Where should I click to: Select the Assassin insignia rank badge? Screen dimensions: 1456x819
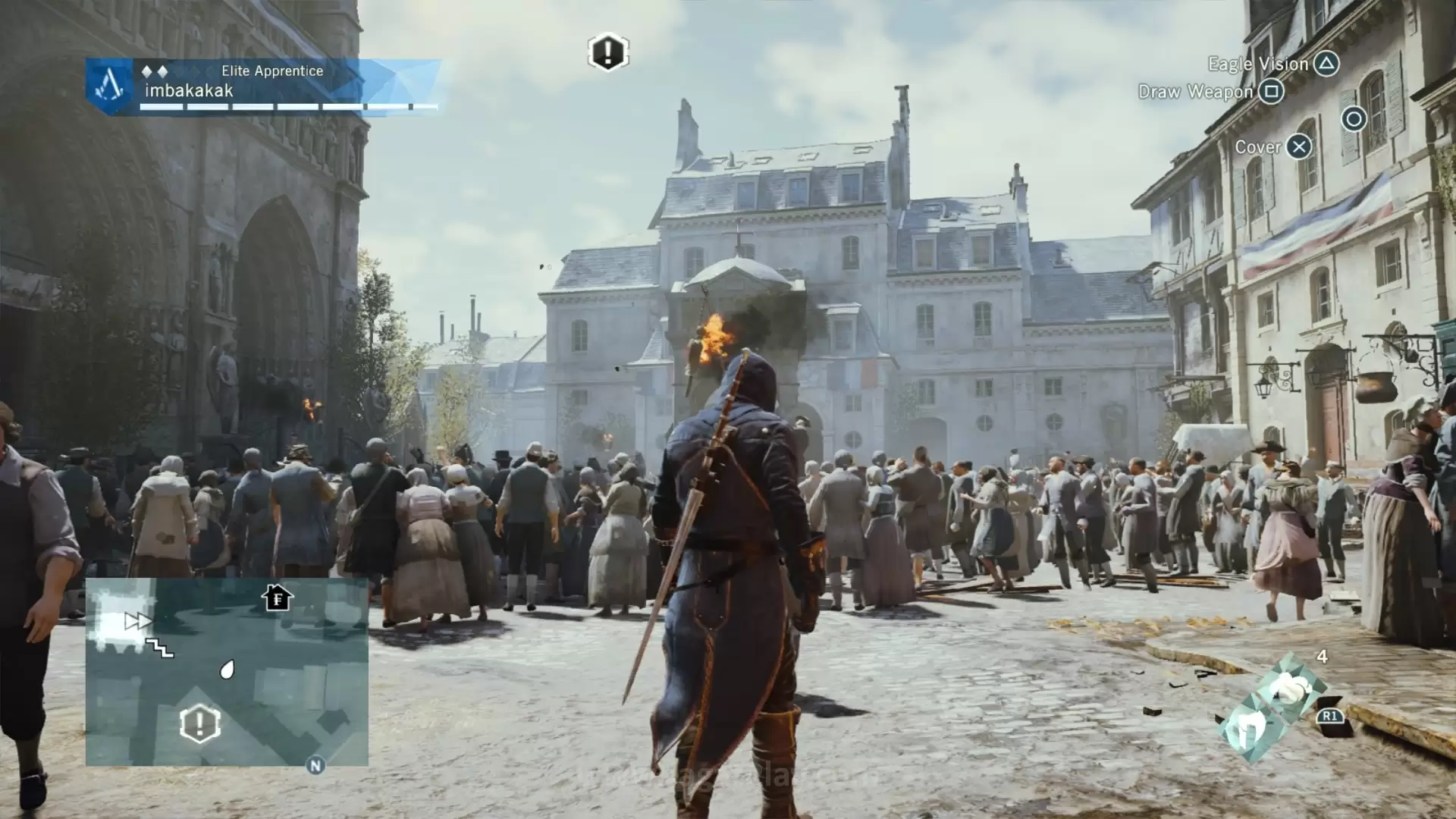coord(110,87)
